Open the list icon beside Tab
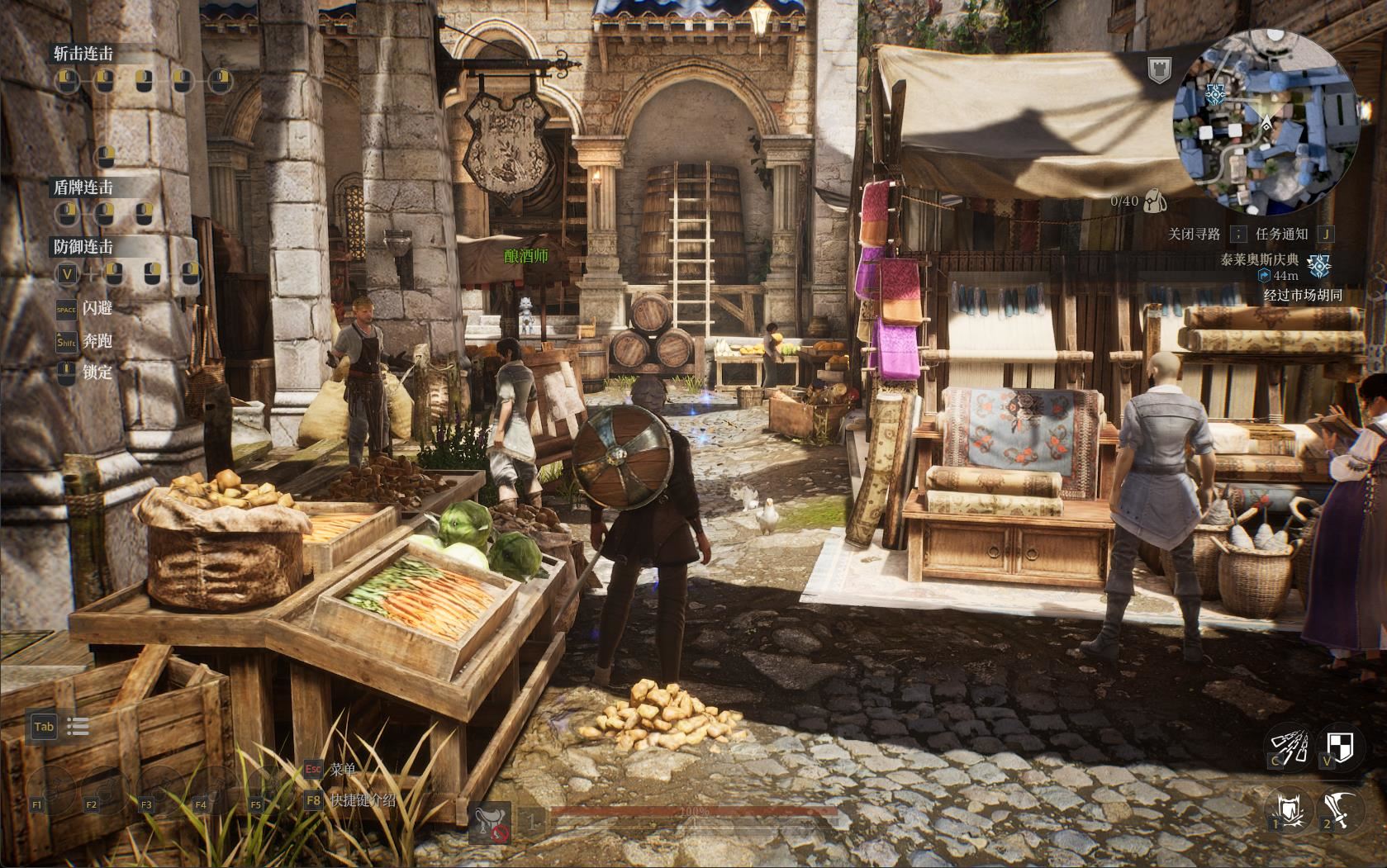1387x868 pixels. (78, 727)
